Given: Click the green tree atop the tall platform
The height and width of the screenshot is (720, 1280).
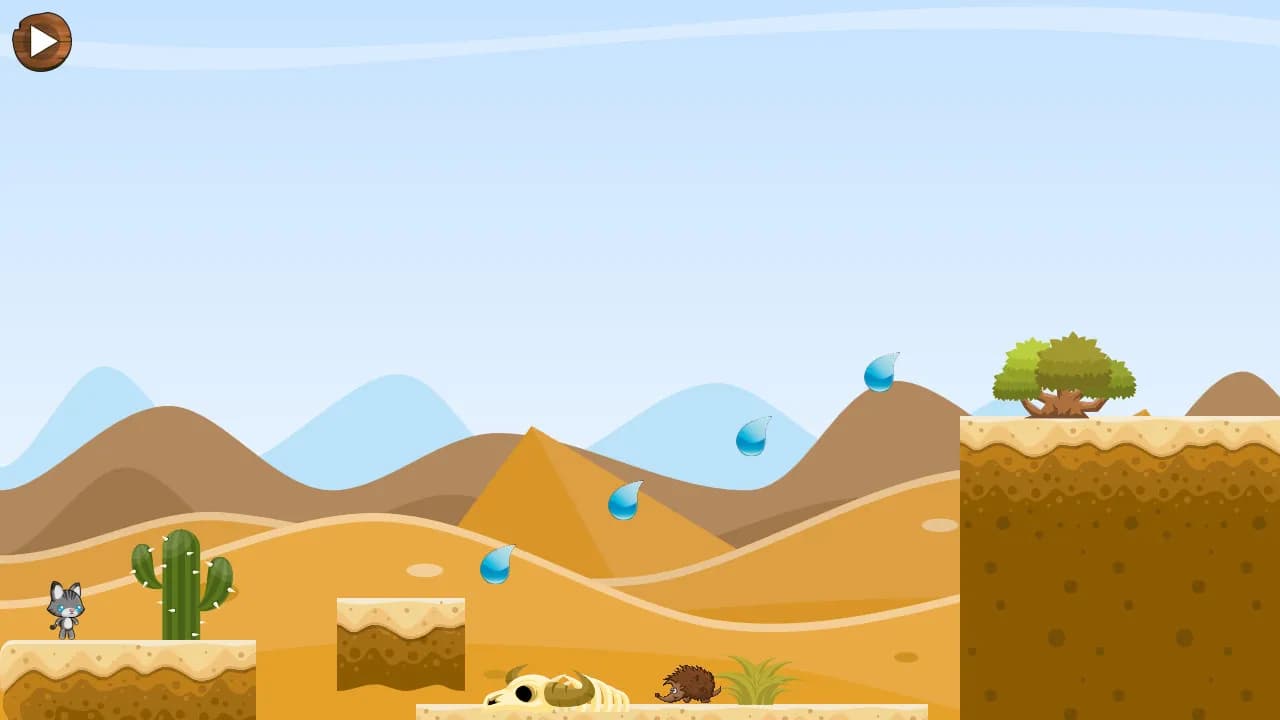Looking at the screenshot, I should (1065, 375).
